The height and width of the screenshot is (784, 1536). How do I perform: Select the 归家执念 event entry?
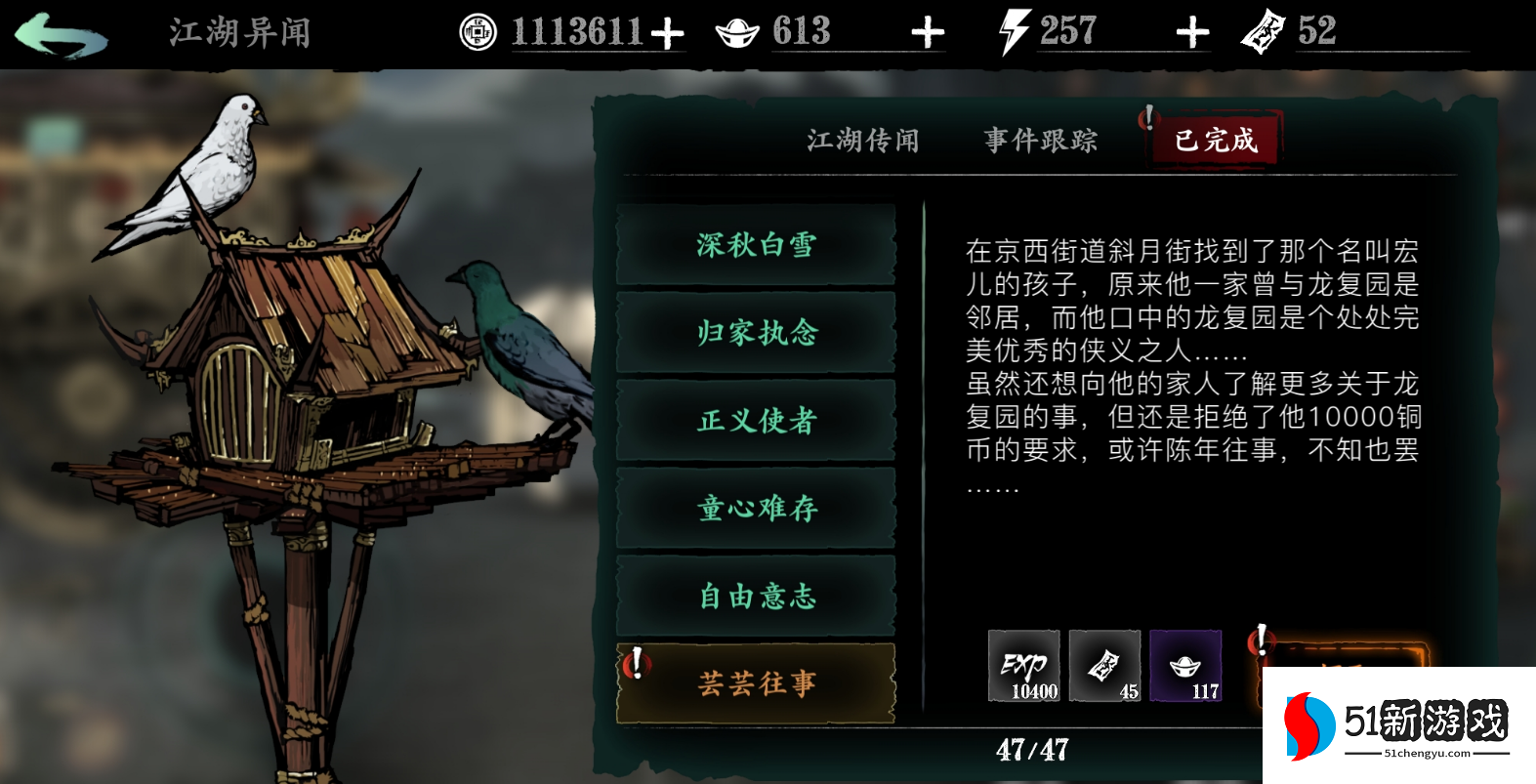coord(756,334)
